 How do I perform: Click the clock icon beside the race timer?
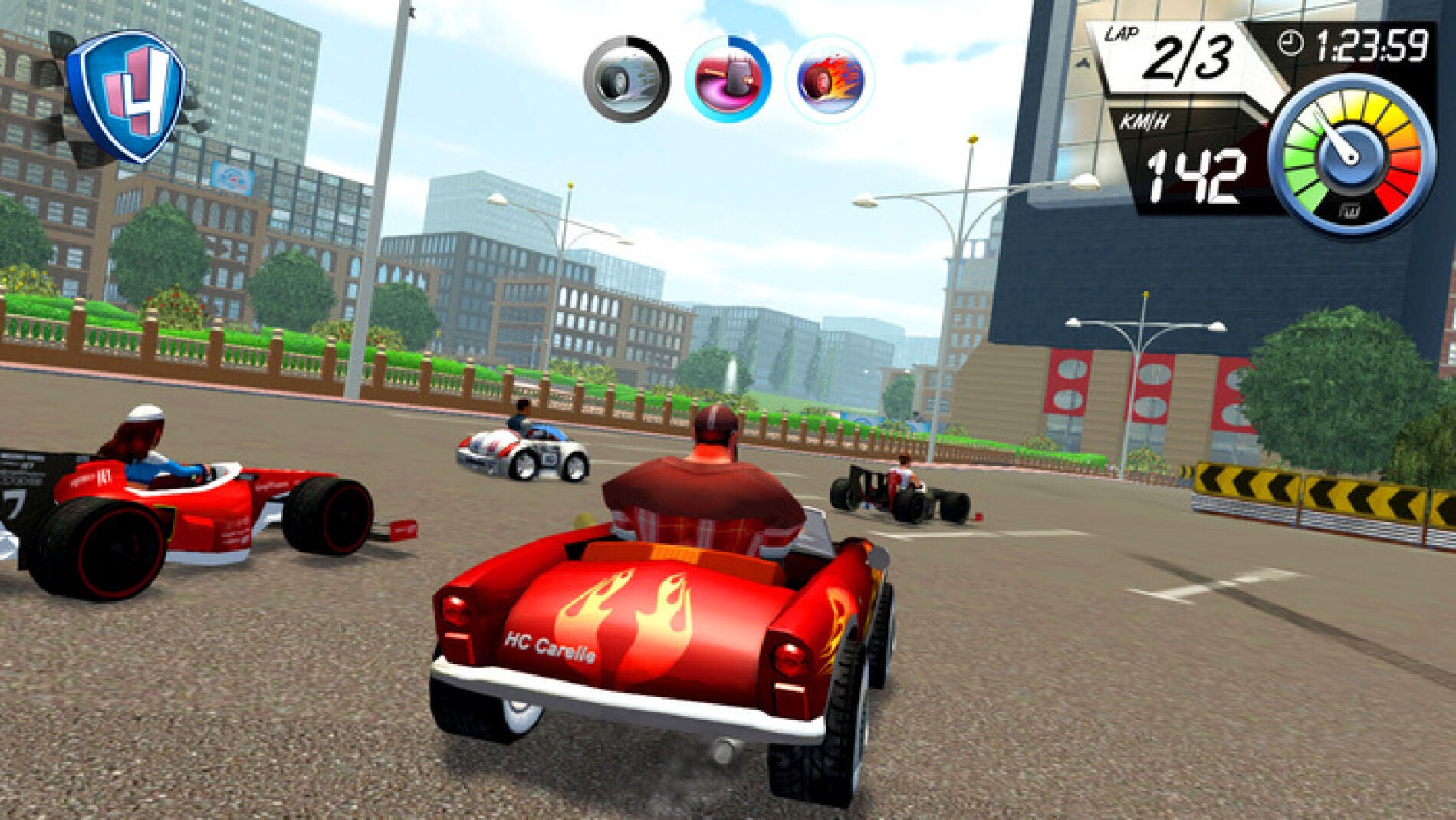1290,44
